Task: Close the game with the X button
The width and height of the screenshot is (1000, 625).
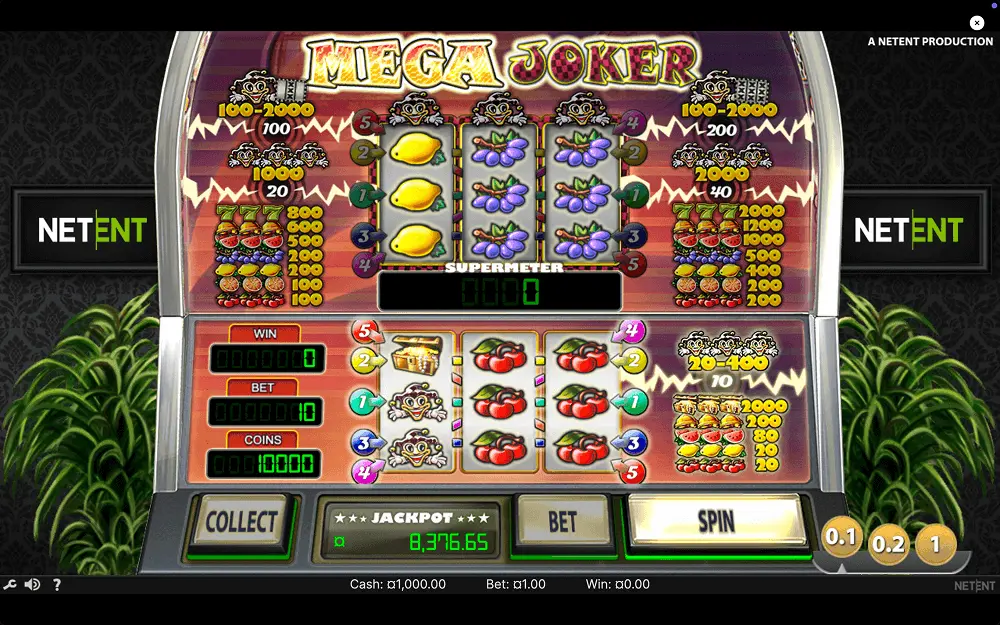Action: [x=977, y=23]
